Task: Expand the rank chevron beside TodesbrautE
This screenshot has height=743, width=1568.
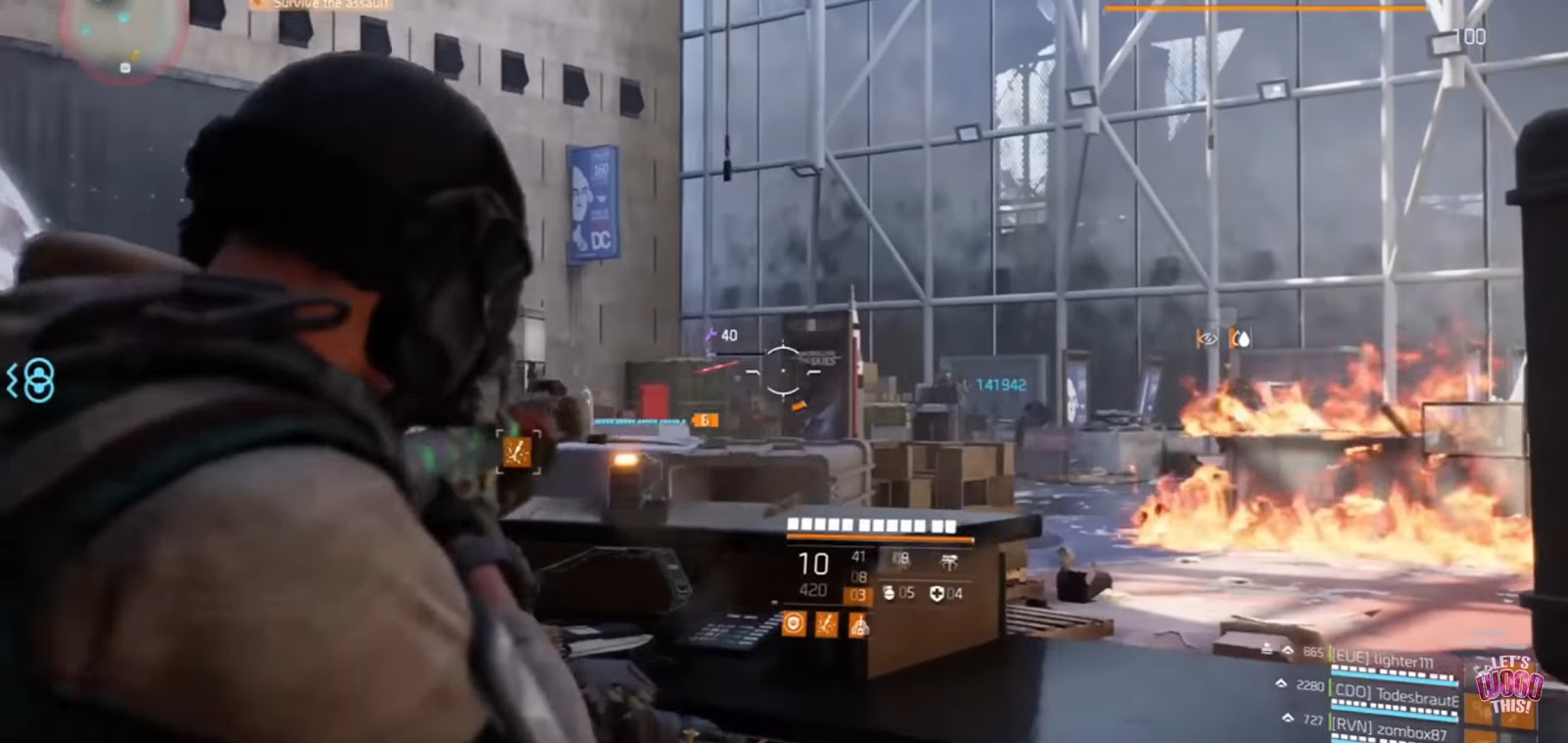Action: tap(1282, 684)
